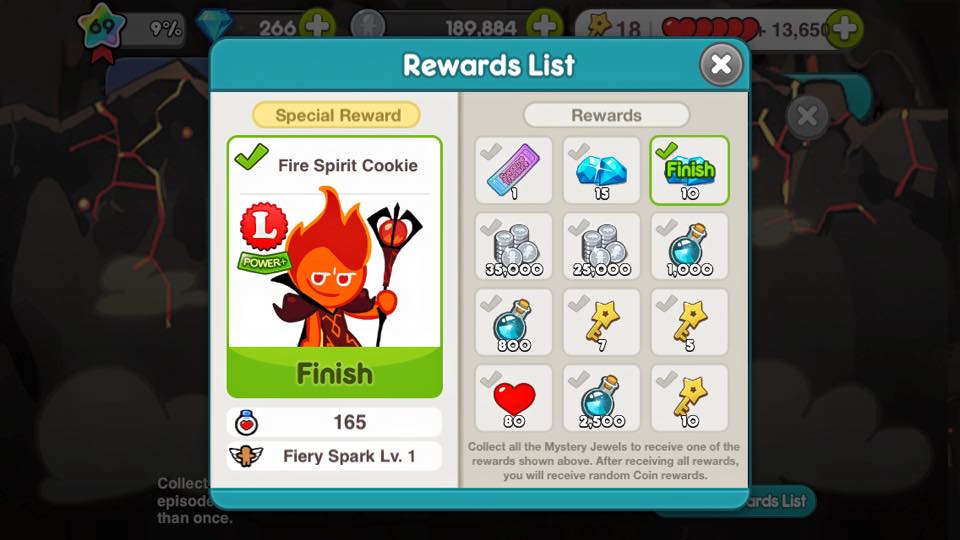Select the 5 keys reward tile
Screen dimensions: 960x540
coord(690,322)
